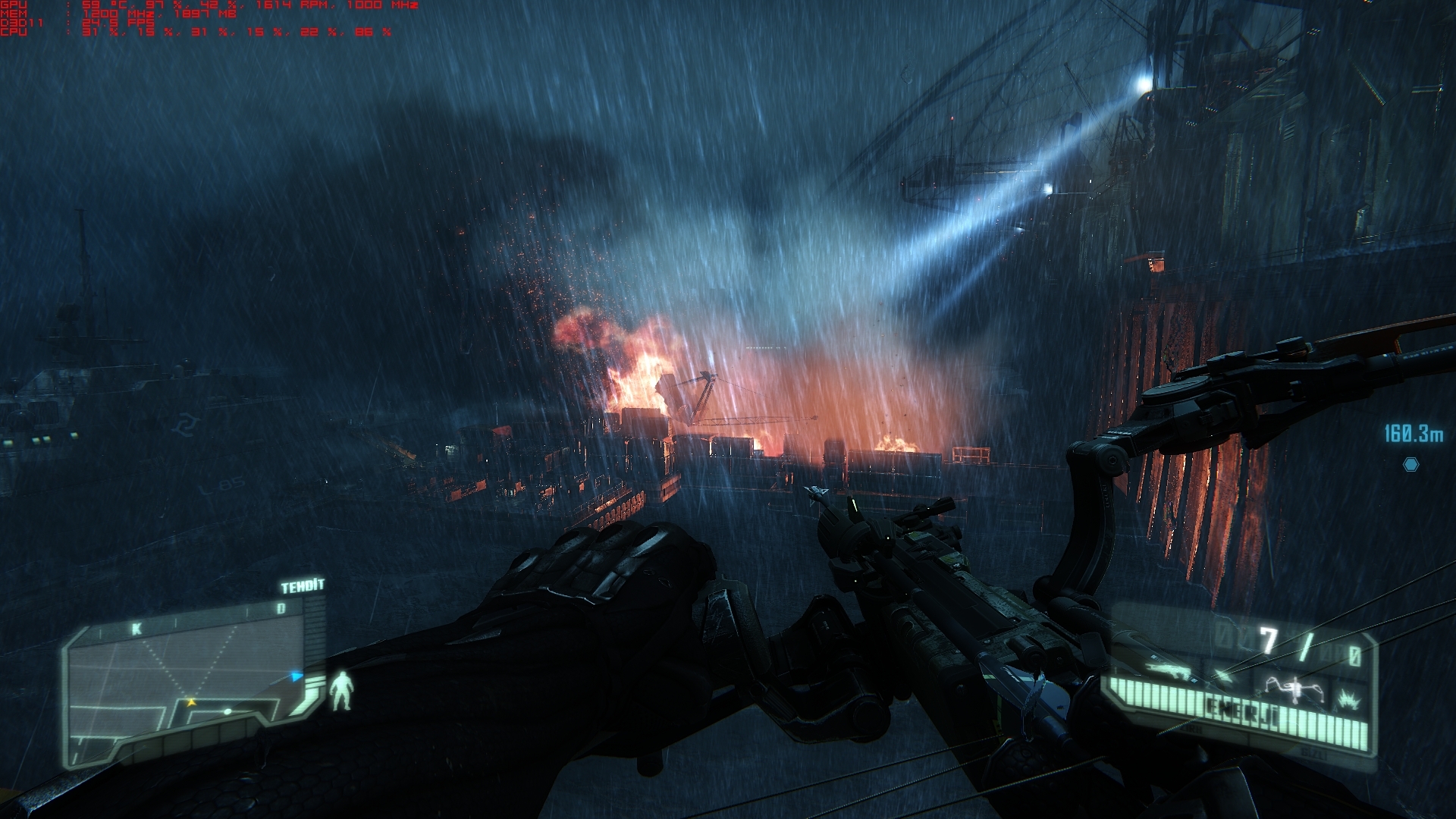The image size is (1456, 819).
Task: Click the yellow player marker on minimap
Action: tap(191, 703)
